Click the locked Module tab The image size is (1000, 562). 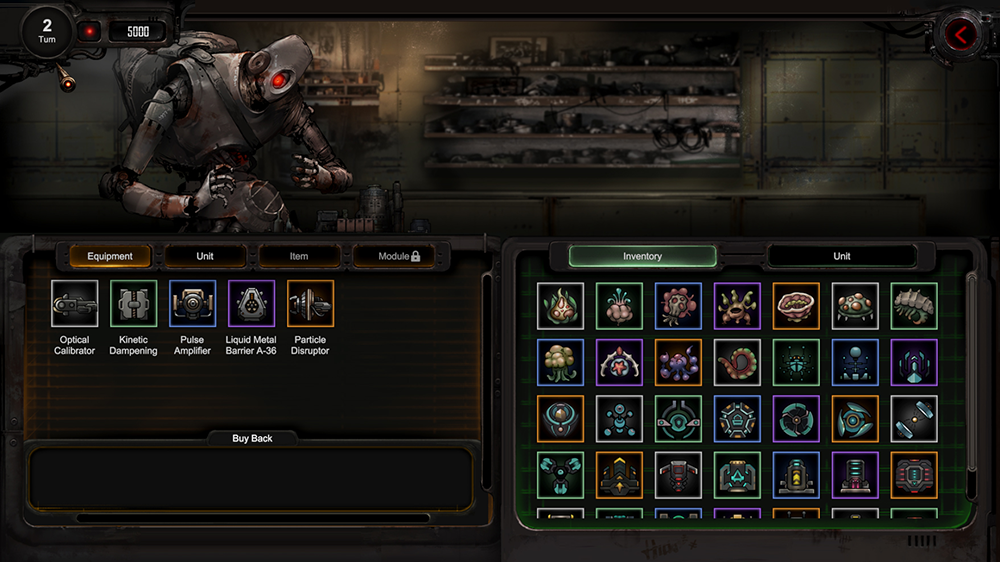[x=399, y=256]
